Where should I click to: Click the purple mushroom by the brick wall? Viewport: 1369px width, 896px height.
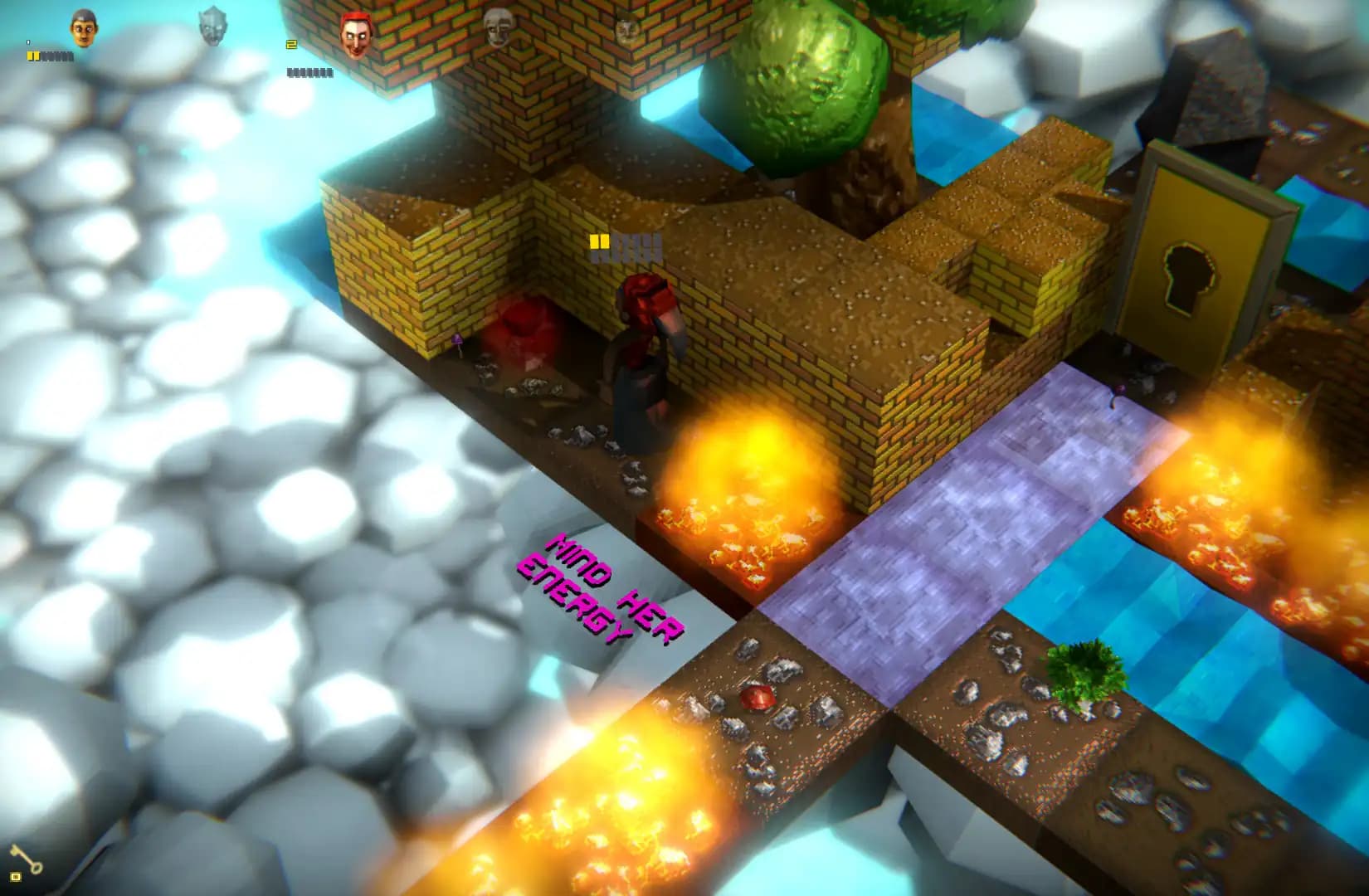click(459, 339)
